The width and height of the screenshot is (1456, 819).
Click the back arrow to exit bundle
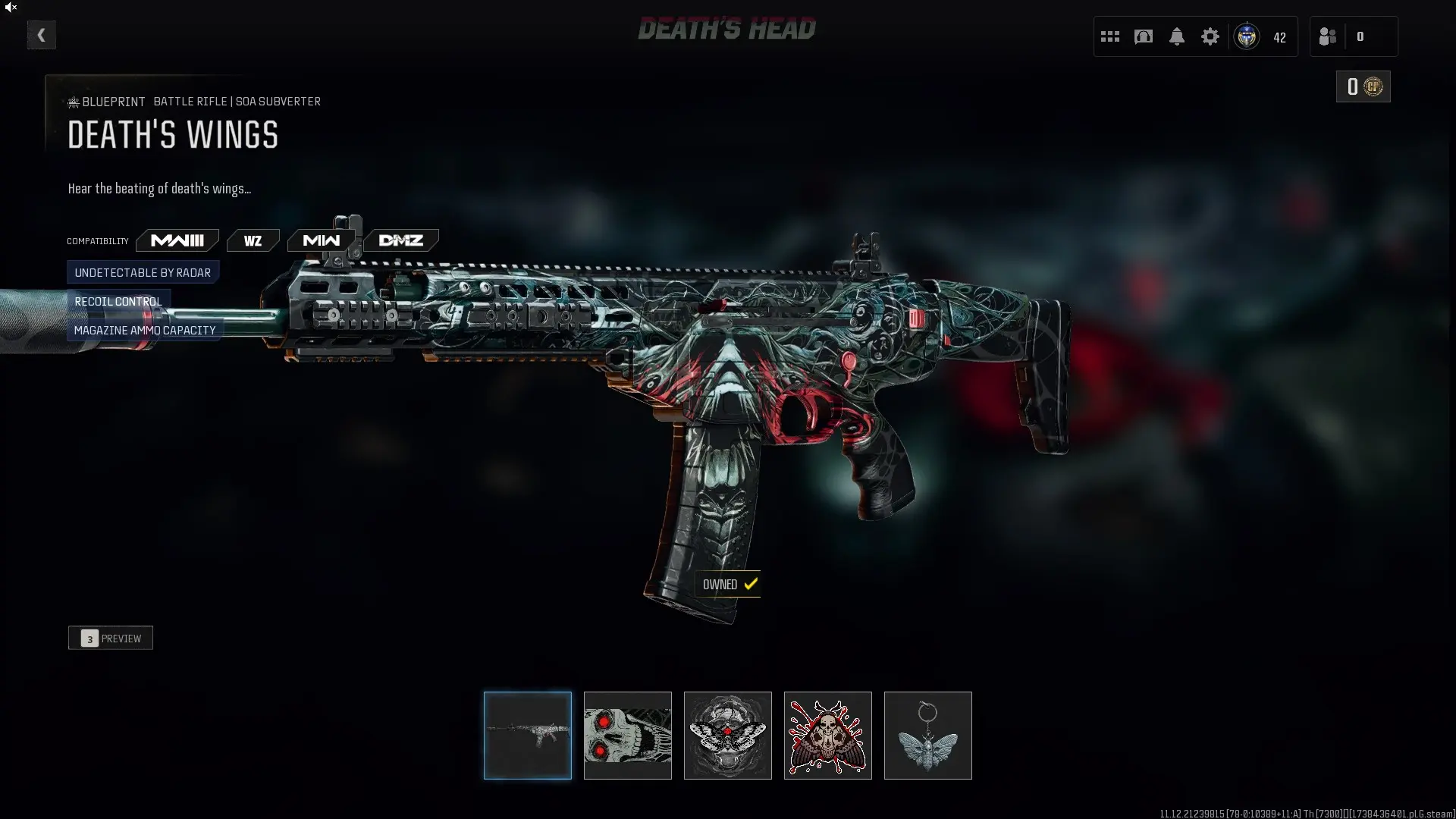(41, 34)
